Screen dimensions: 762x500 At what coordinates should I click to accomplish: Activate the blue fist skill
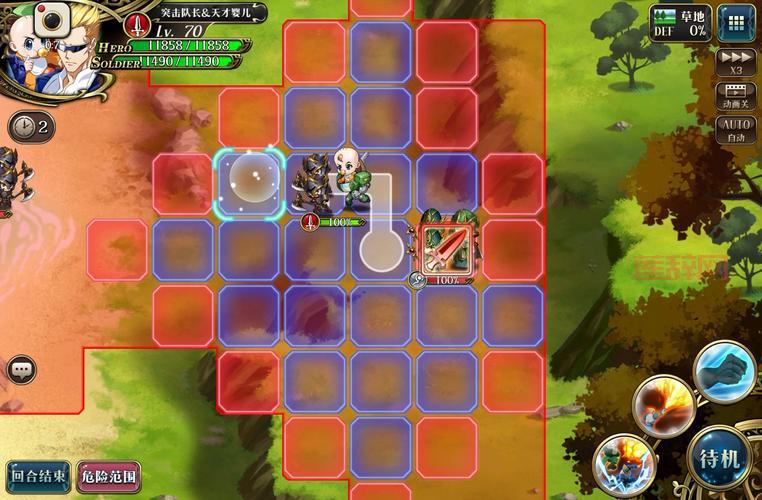(723, 371)
